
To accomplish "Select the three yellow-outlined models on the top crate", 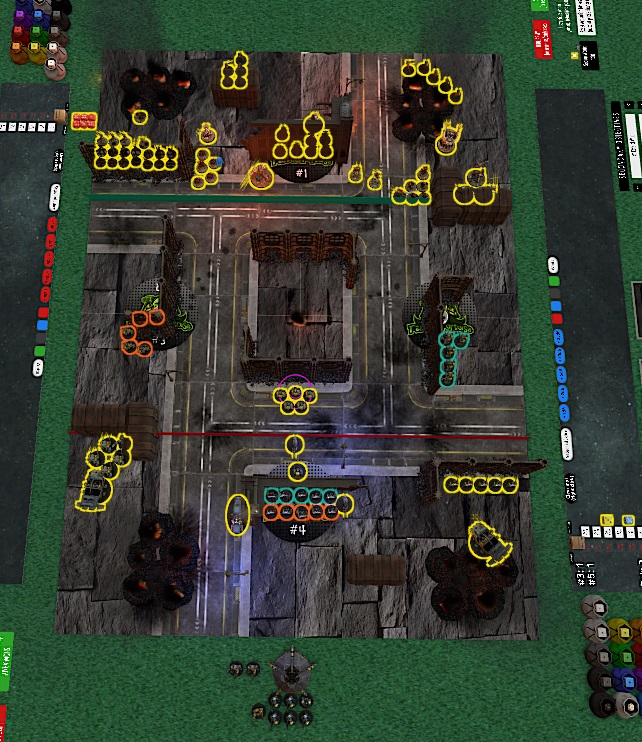I will [x=235, y=74].
